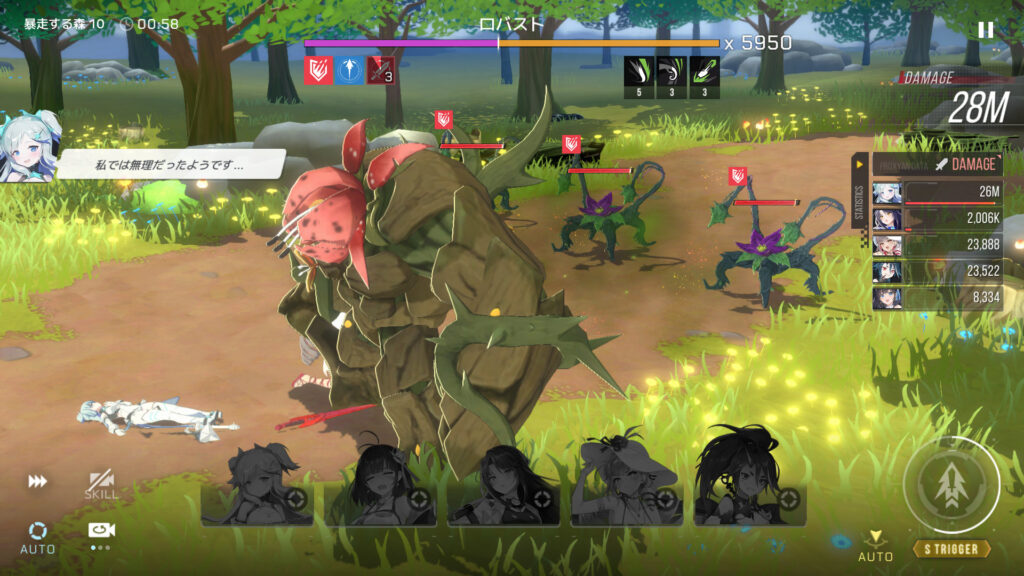Select the spiky-haired character's skill card
This screenshot has height=576, width=1024.
(x=750, y=490)
